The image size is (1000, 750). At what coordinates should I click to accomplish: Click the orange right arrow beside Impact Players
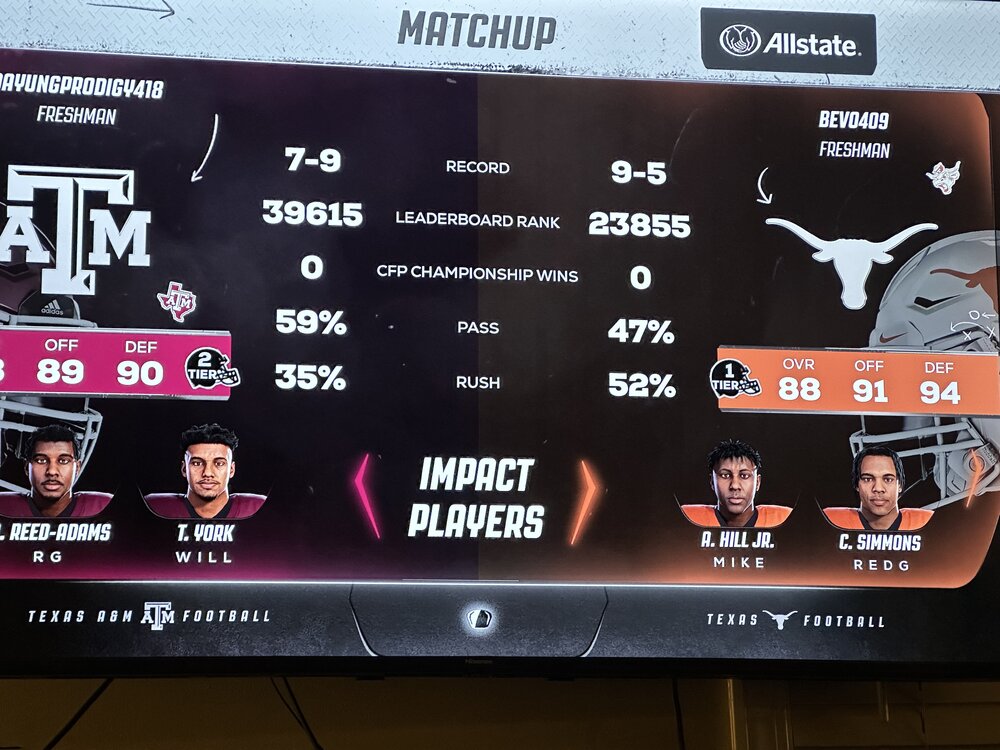584,500
